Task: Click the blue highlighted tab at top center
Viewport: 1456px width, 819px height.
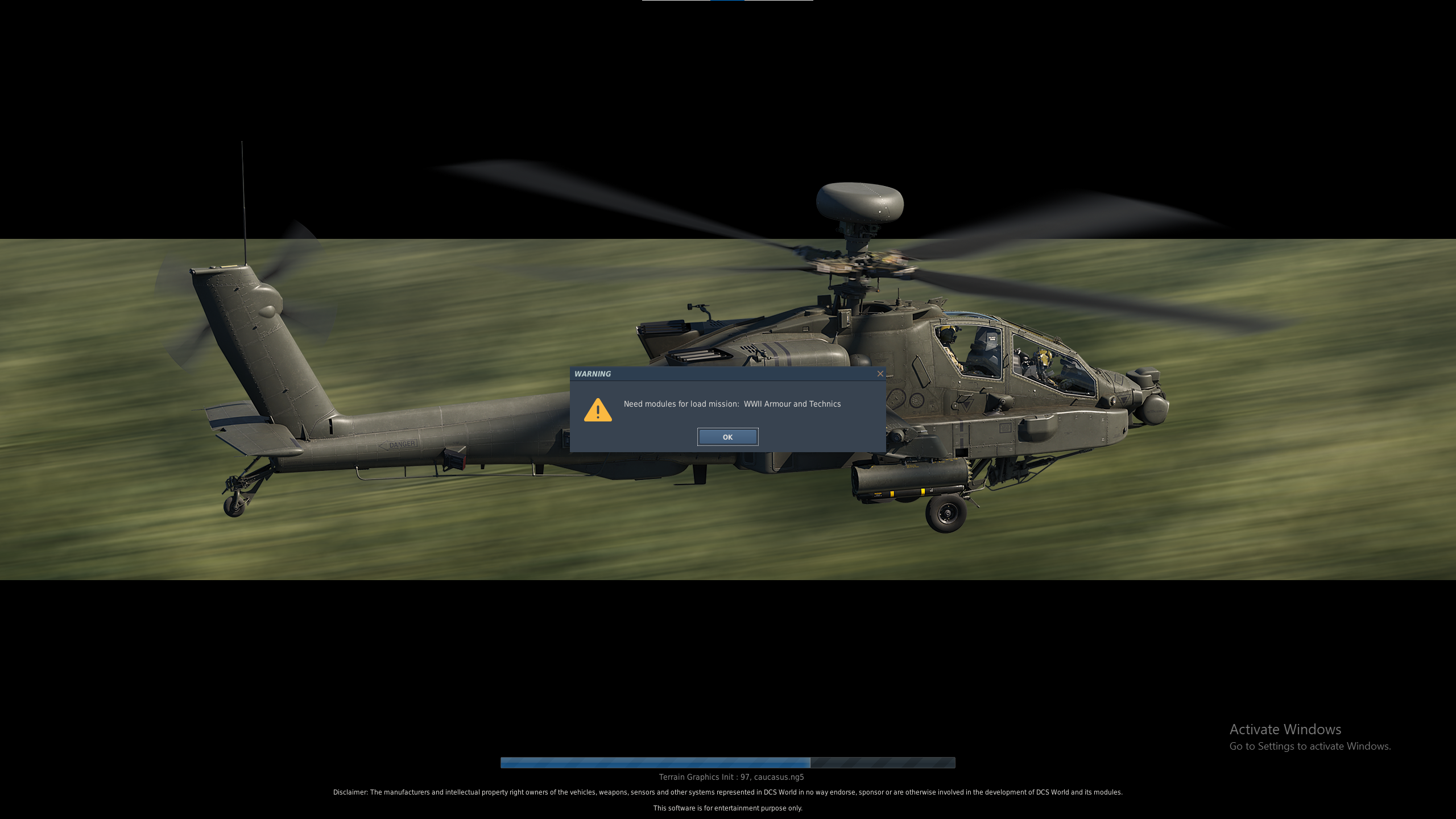Action: tap(728, 1)
